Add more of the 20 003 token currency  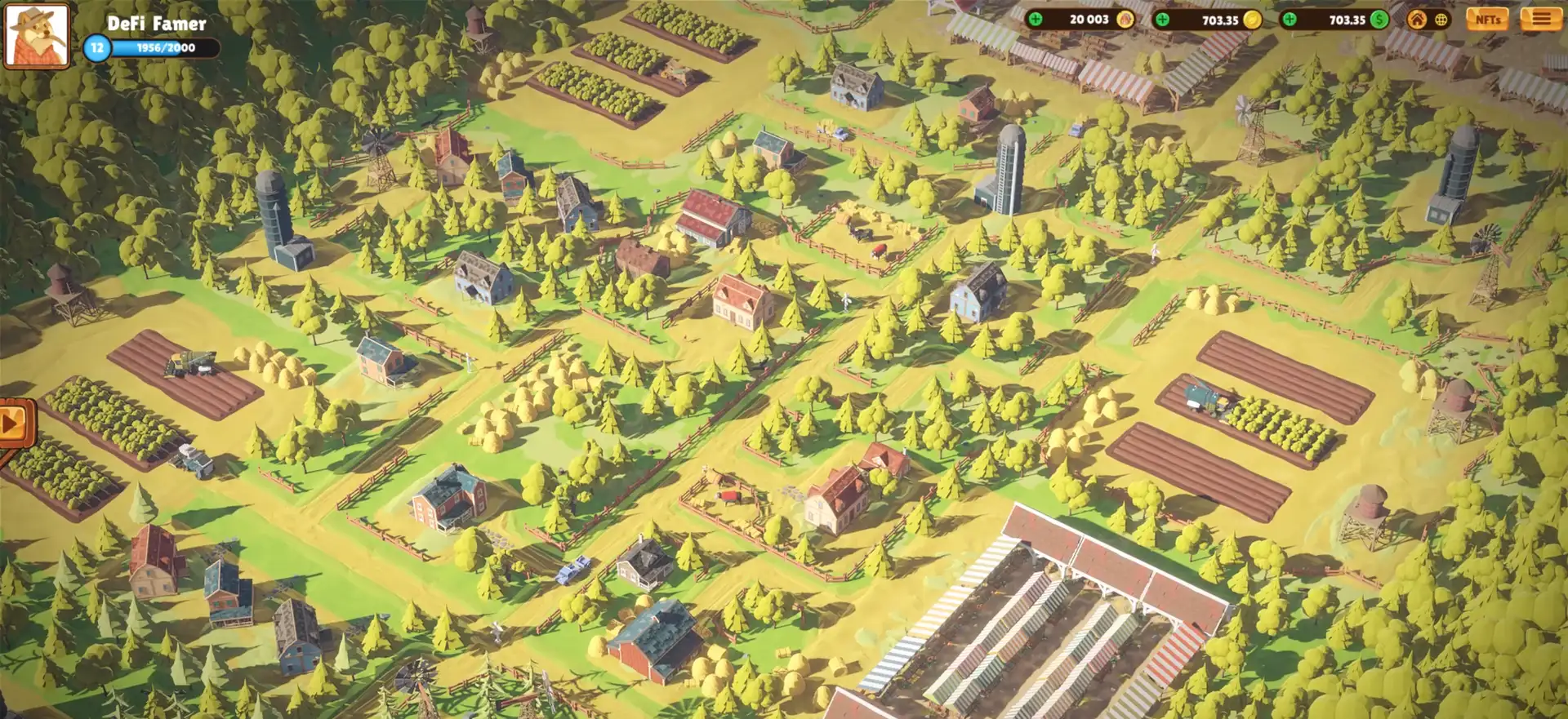1036,20
